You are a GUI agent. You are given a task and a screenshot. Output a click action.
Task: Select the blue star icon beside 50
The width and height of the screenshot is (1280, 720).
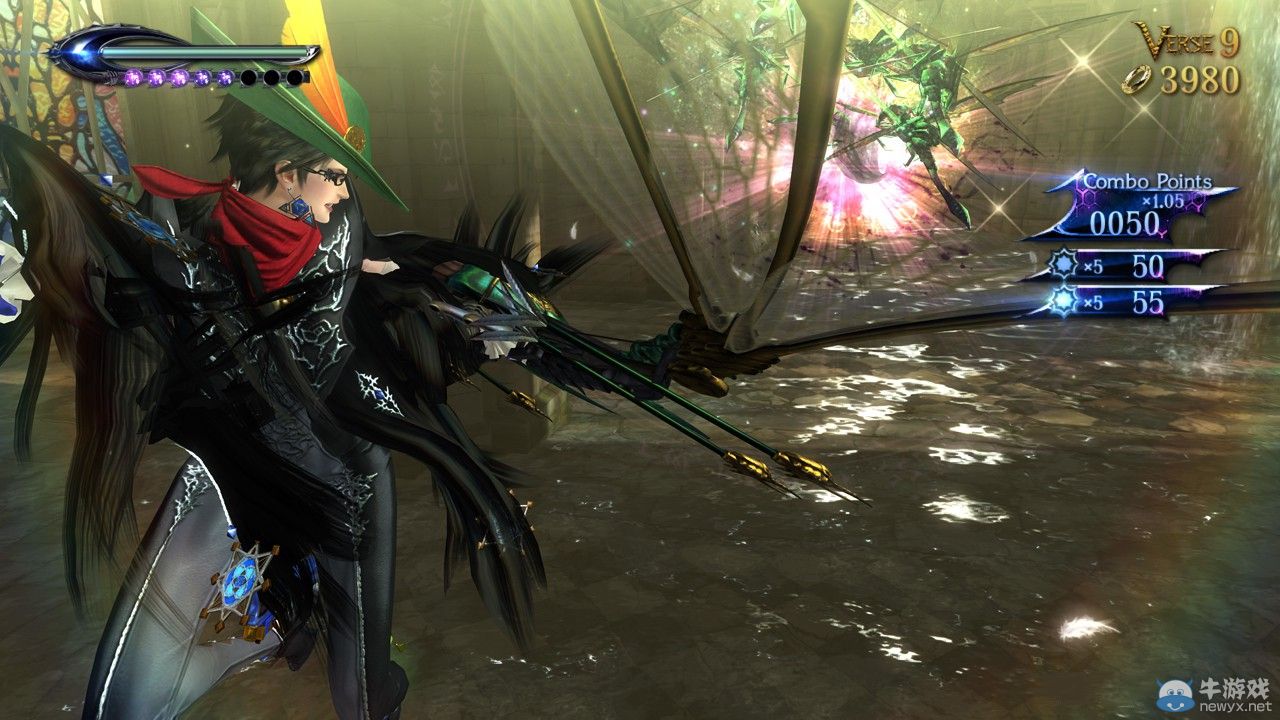[x=1063, y=263]
